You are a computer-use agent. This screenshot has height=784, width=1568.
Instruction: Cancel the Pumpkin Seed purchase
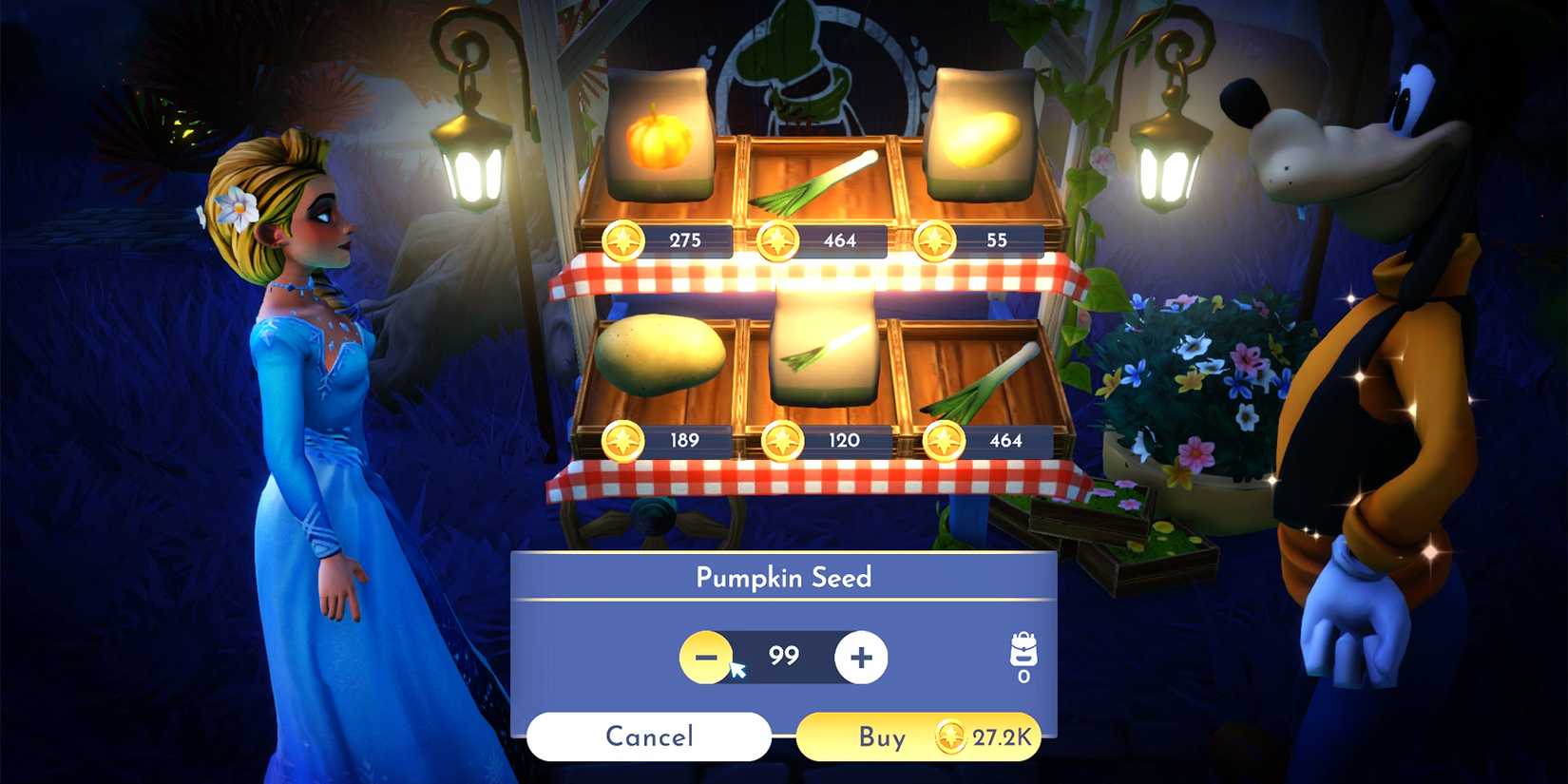650,736
